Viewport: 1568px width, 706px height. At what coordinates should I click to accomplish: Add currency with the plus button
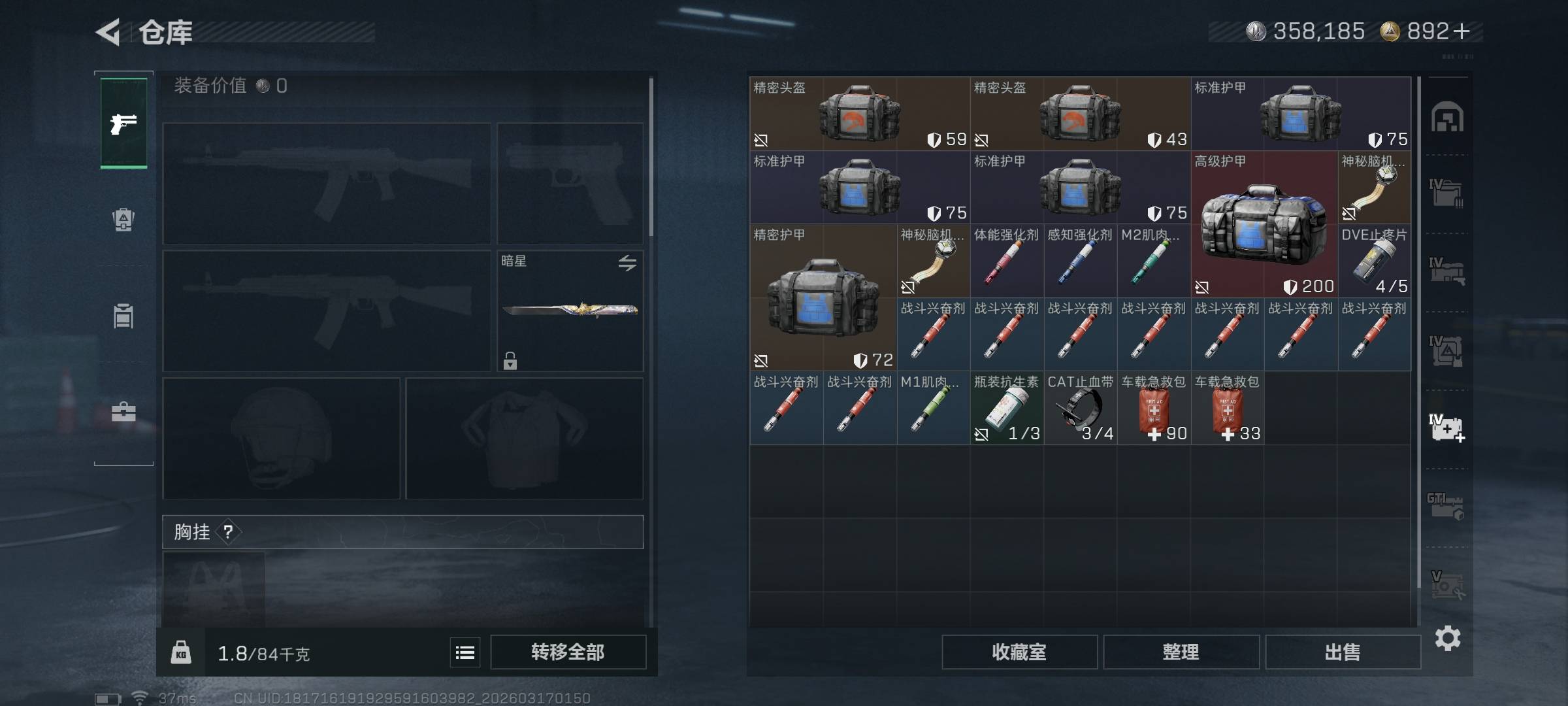click(x=1462, y=31)
